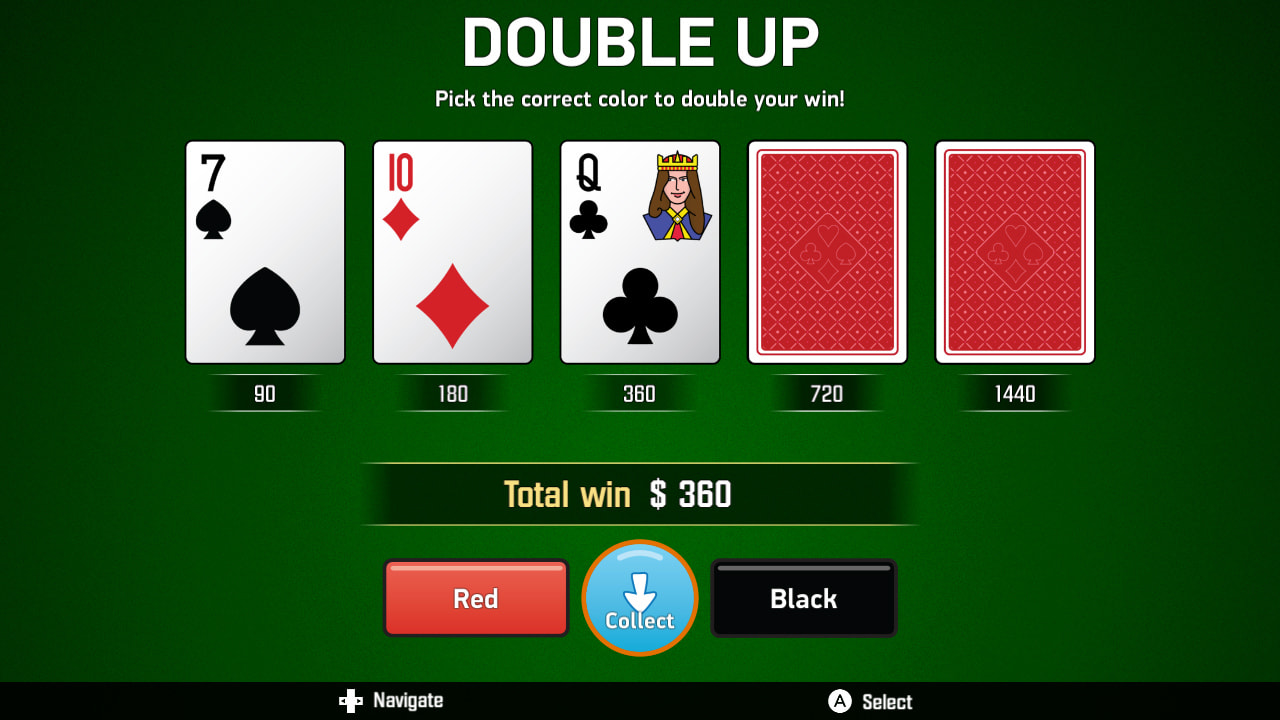
Task: Pick Red to double your win
Action: pyautogui.click(x=476, y=598)
